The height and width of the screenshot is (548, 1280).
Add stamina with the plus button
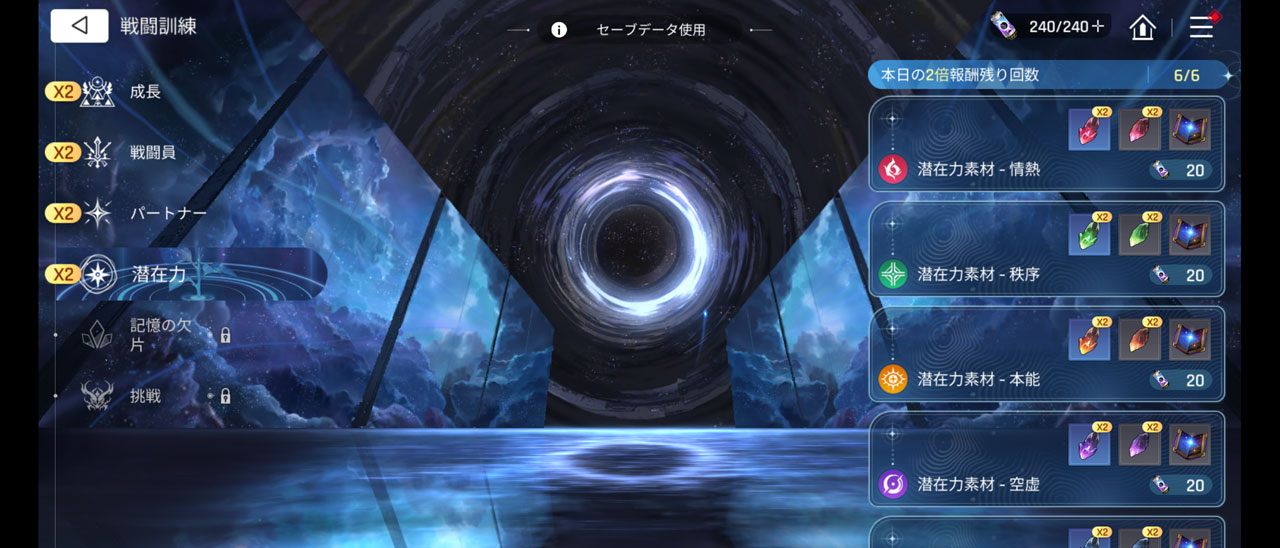pos(1098,27)
